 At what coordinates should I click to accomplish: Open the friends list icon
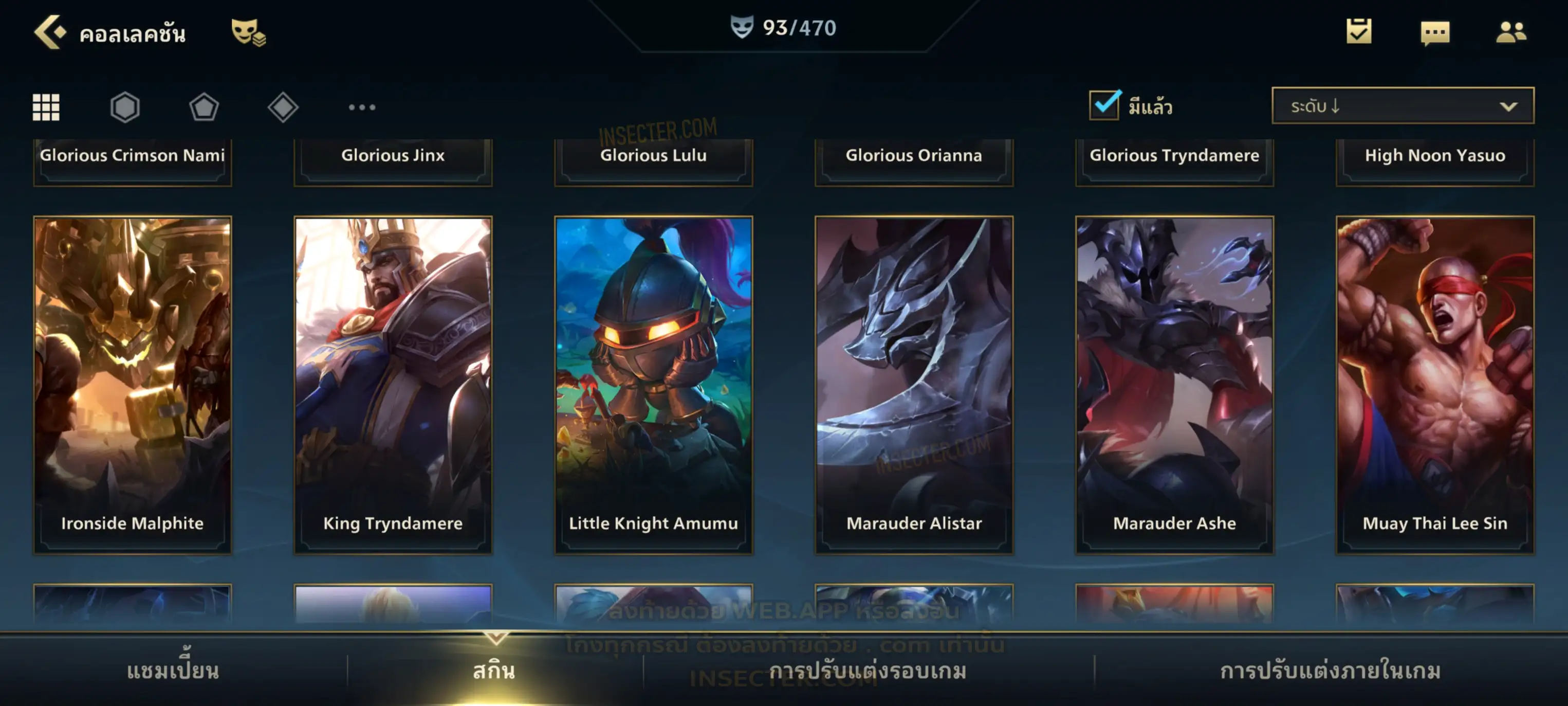pyautogui.click(x=1511, y=32)
